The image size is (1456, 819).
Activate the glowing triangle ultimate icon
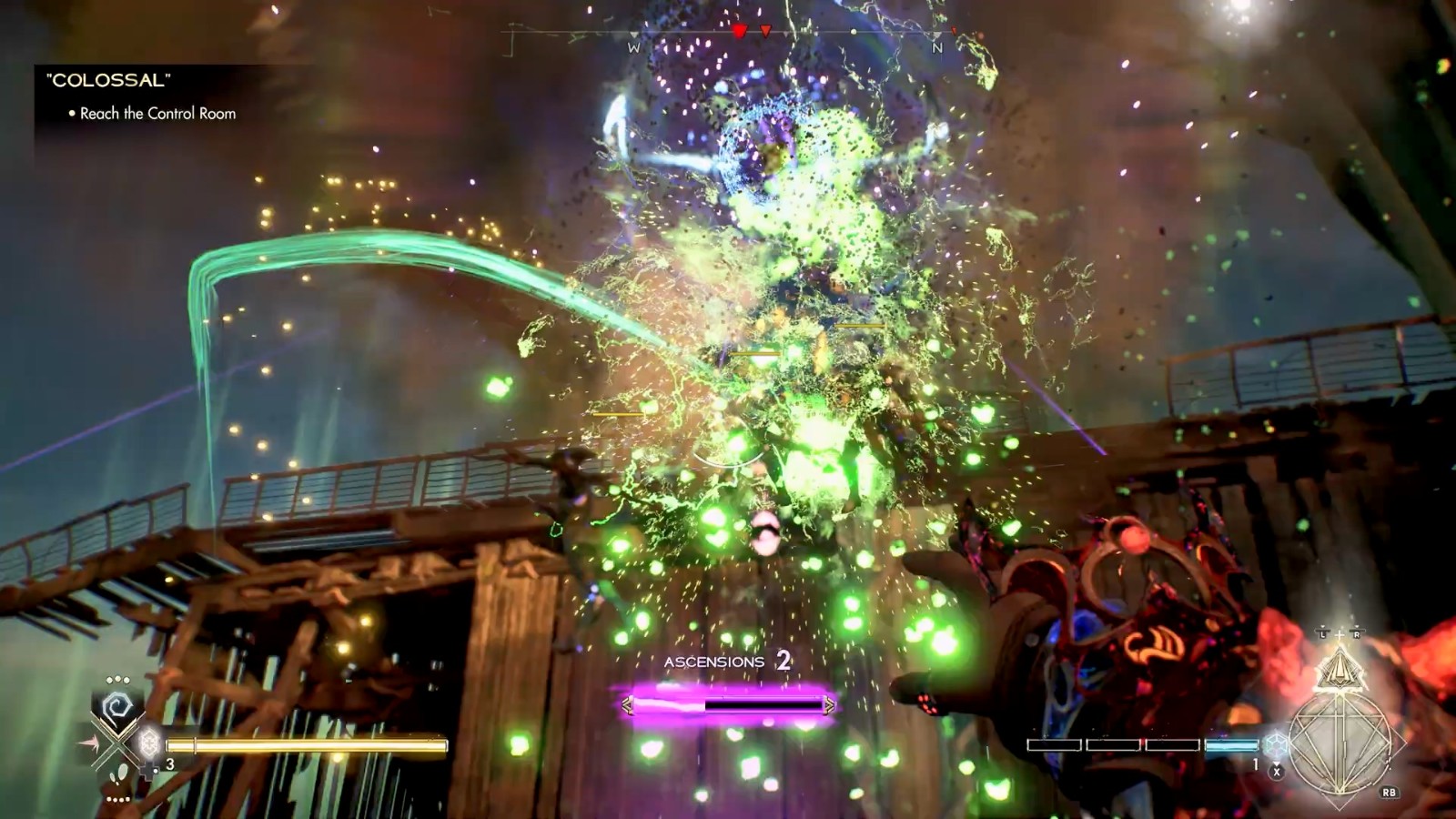[x=1339, y=671]
